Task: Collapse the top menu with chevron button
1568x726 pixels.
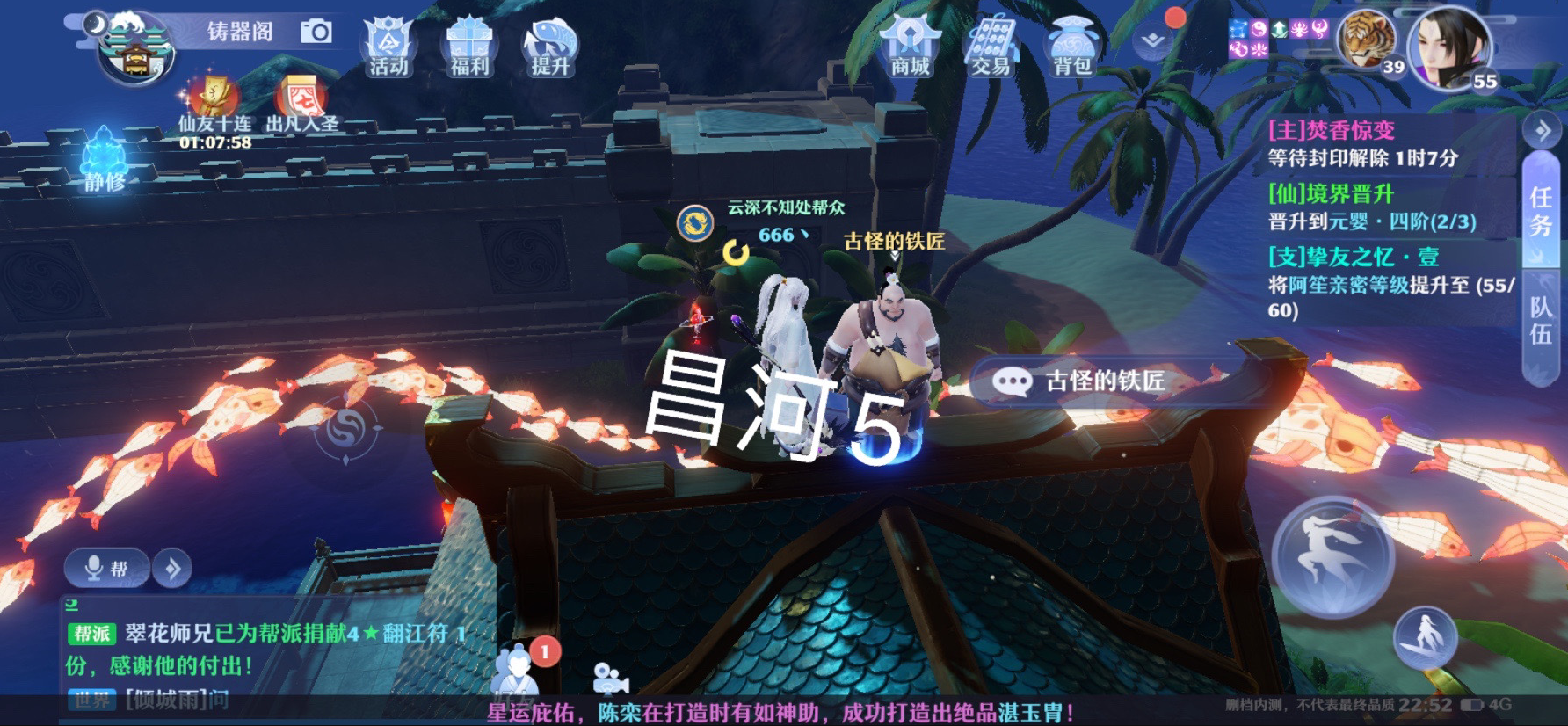Action: click(1153, 40)
